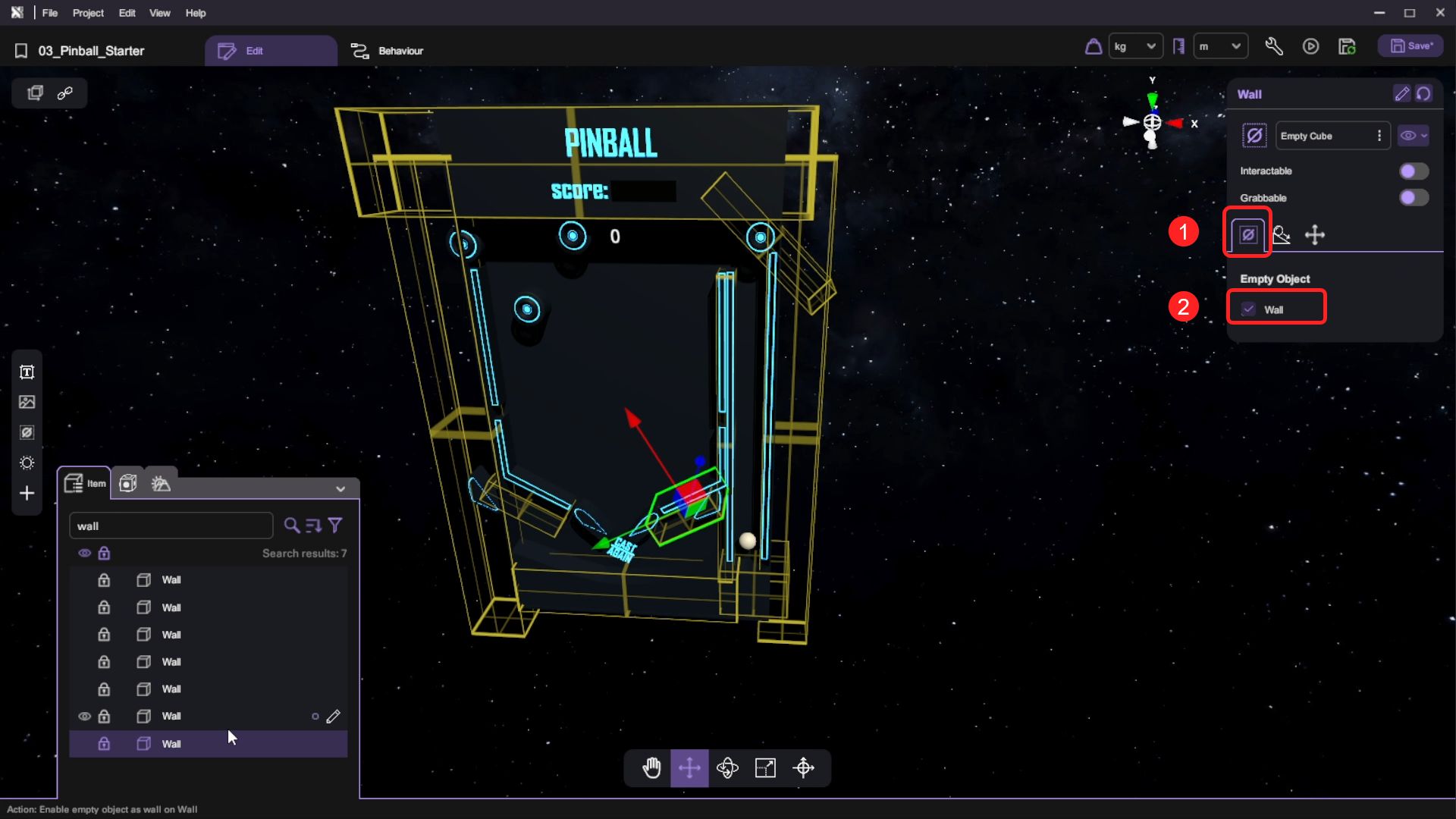Image resolution: width=1456 pixels, height=819 pixels.
Task: Click the plus add button on left toolbar
Action: (x=27, y=494)
